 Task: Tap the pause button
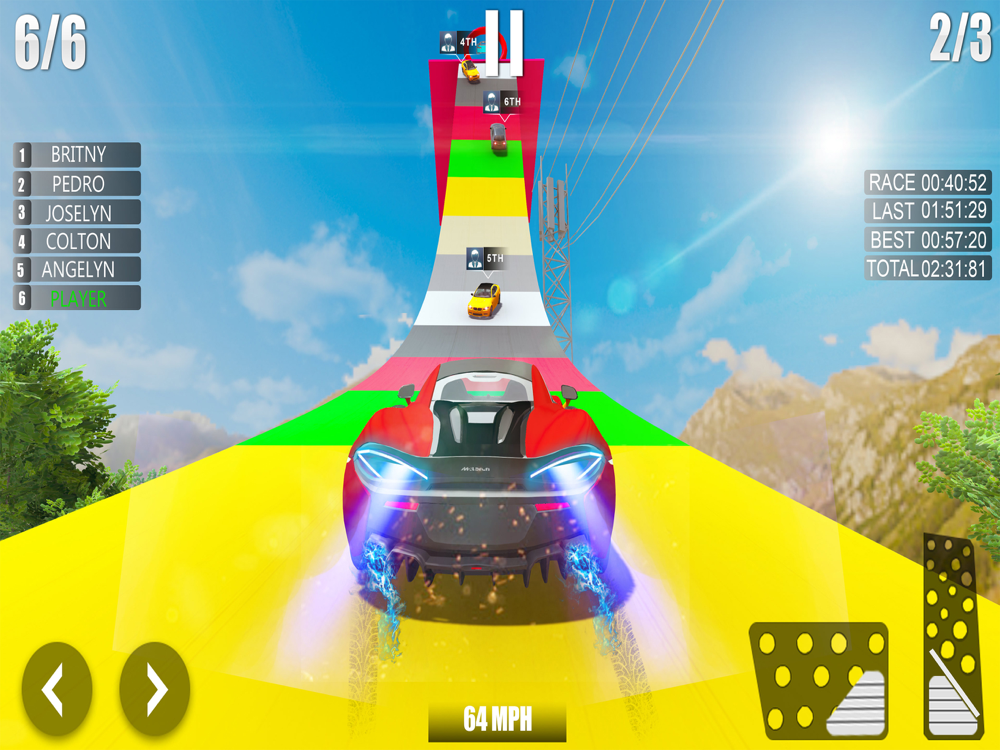[x=504, y=42]
